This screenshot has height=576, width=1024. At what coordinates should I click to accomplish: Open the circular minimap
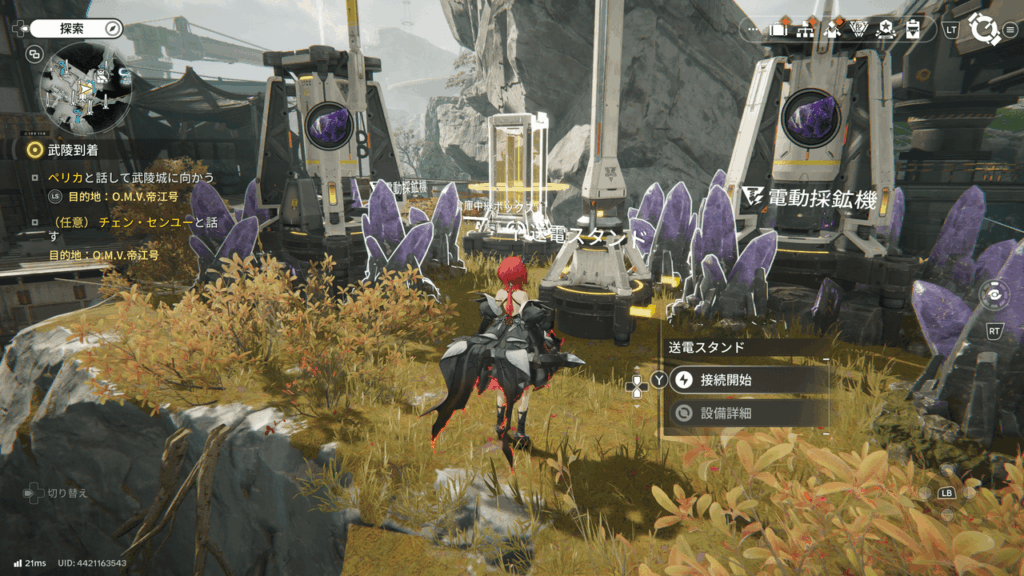[x=85, y=88]
